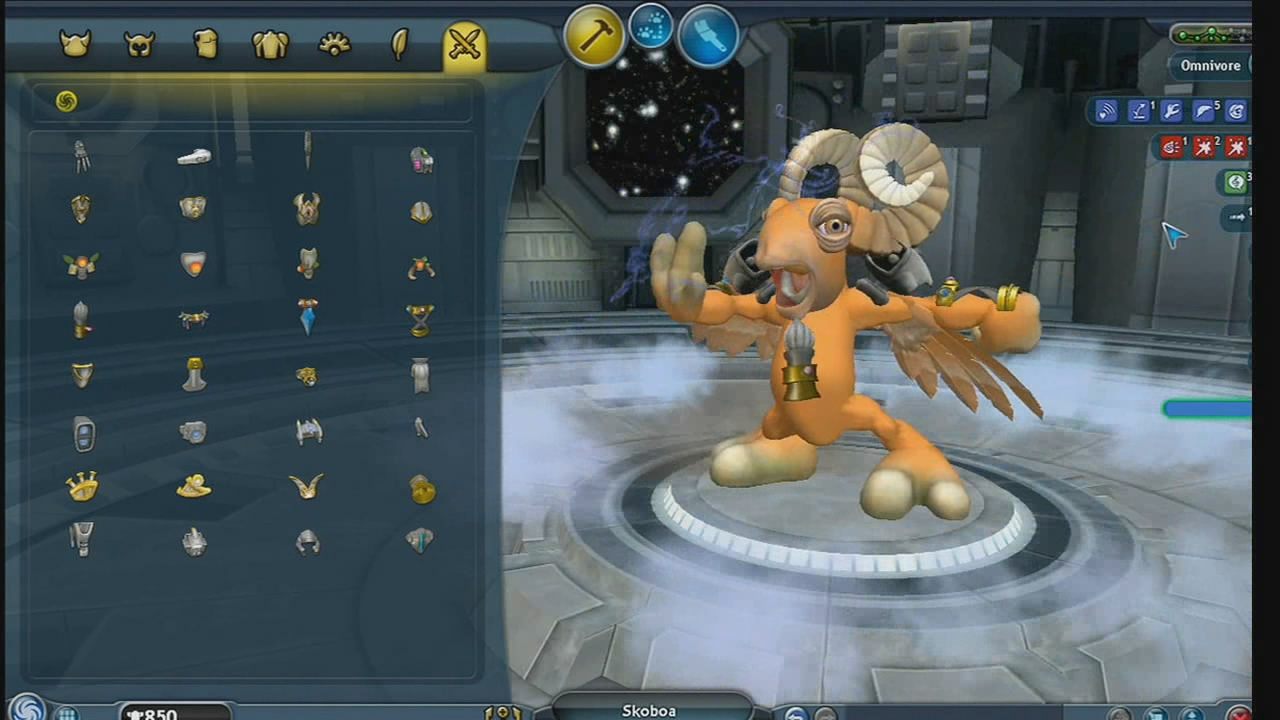Open the shoulder armor parts category
Viewport: 1280px width, 720px height.
point(271,42)
